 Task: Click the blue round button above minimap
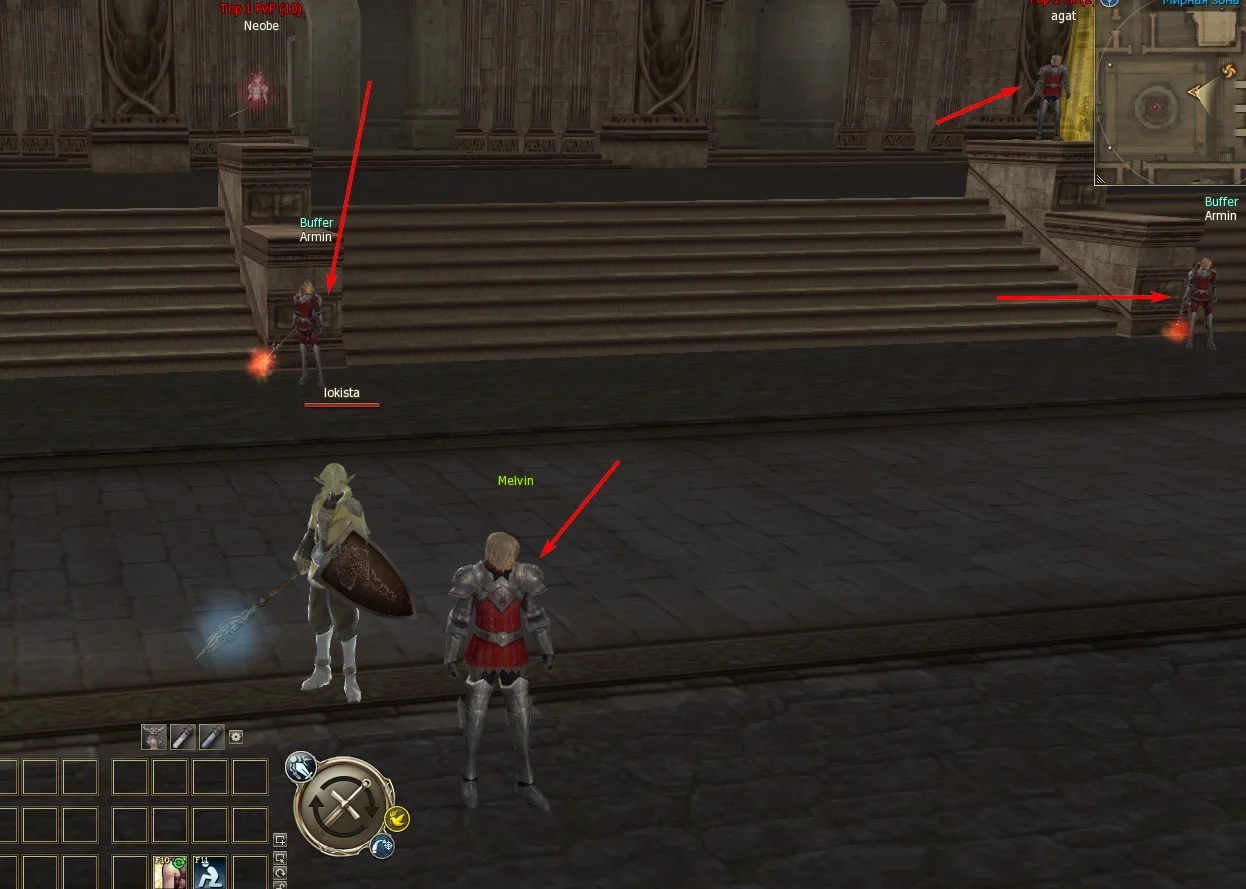pos(1109,2)
